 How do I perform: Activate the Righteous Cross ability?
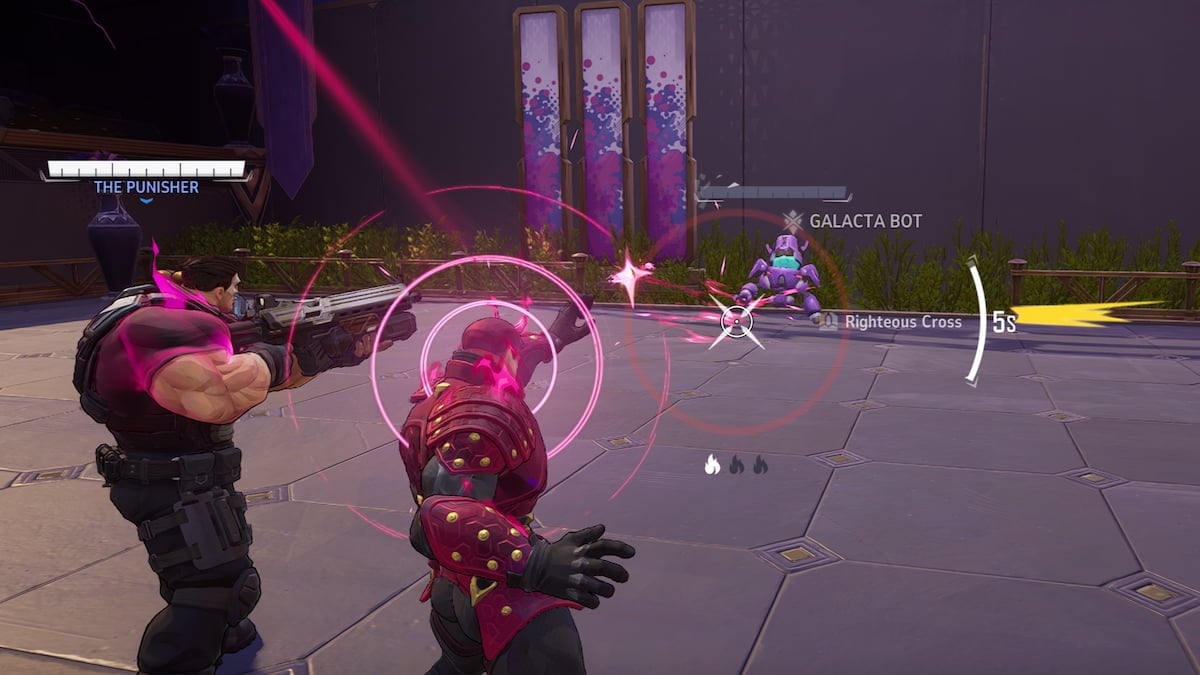892,322
